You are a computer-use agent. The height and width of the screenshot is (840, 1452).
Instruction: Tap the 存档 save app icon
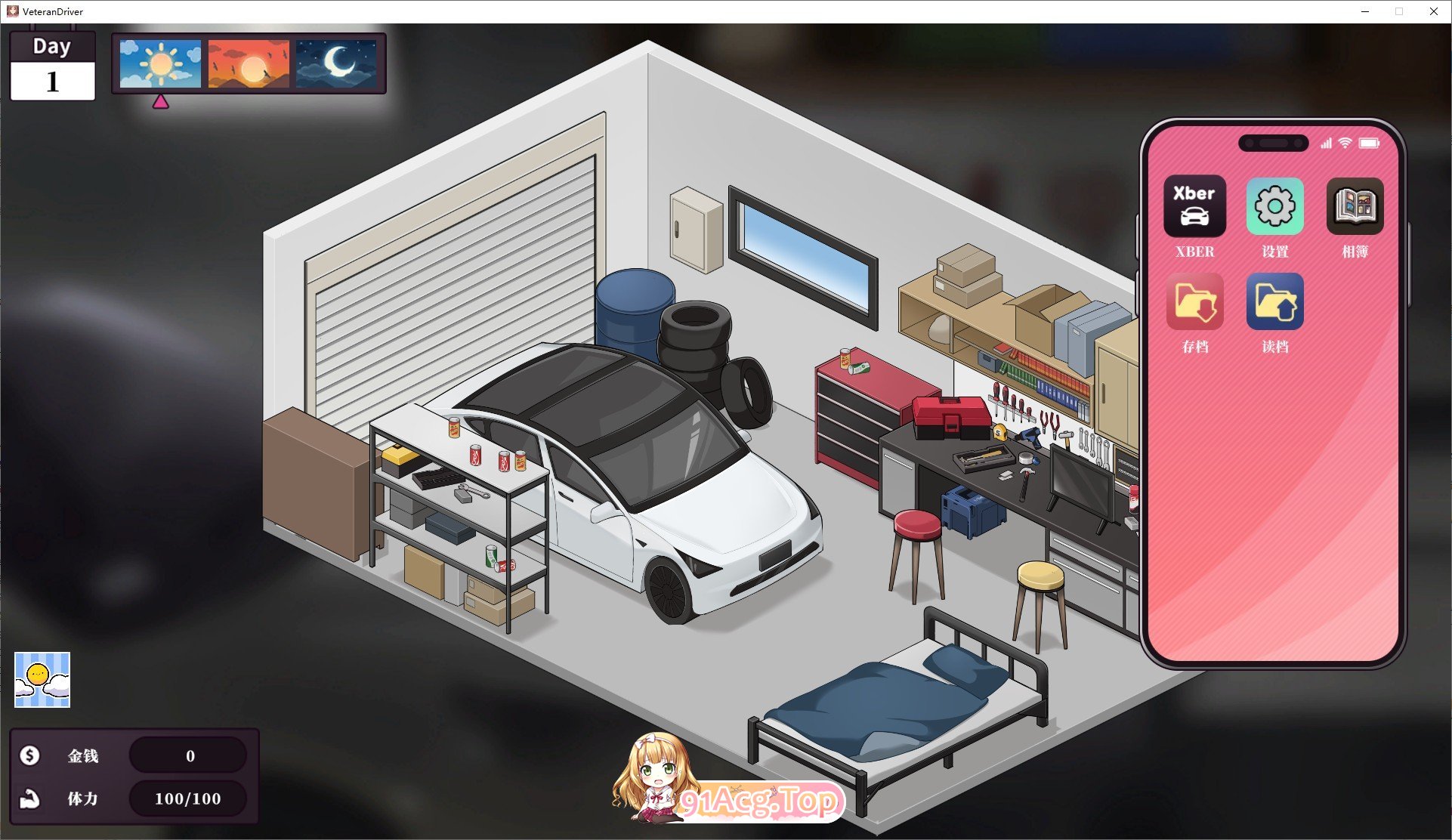[1194, 301]
